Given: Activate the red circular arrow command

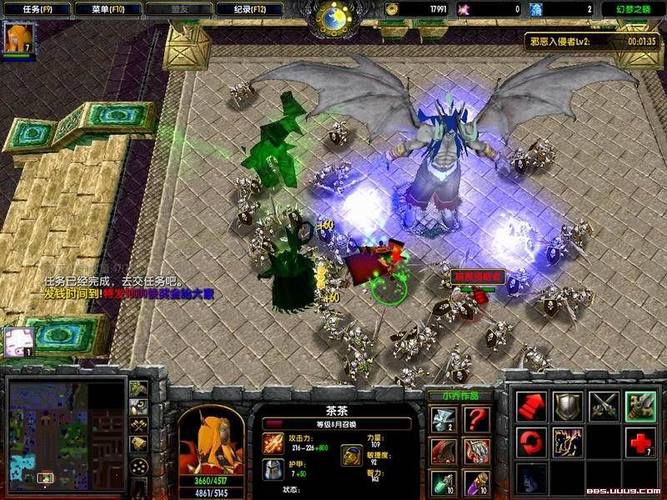Looking at the screenshot, I should pos(532,441).
